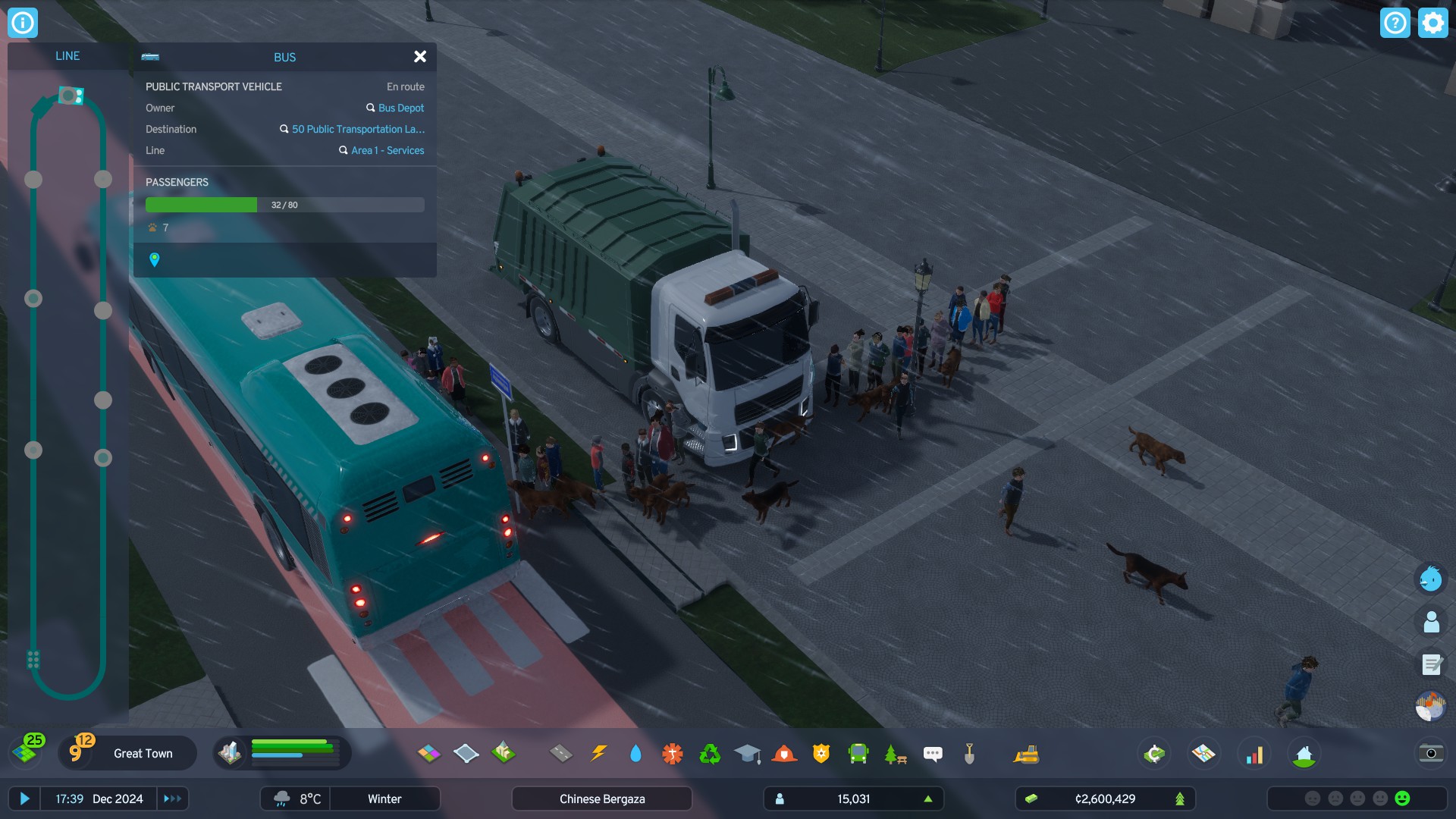Toggle the info views panel
1456x819 pixels.
24,22
